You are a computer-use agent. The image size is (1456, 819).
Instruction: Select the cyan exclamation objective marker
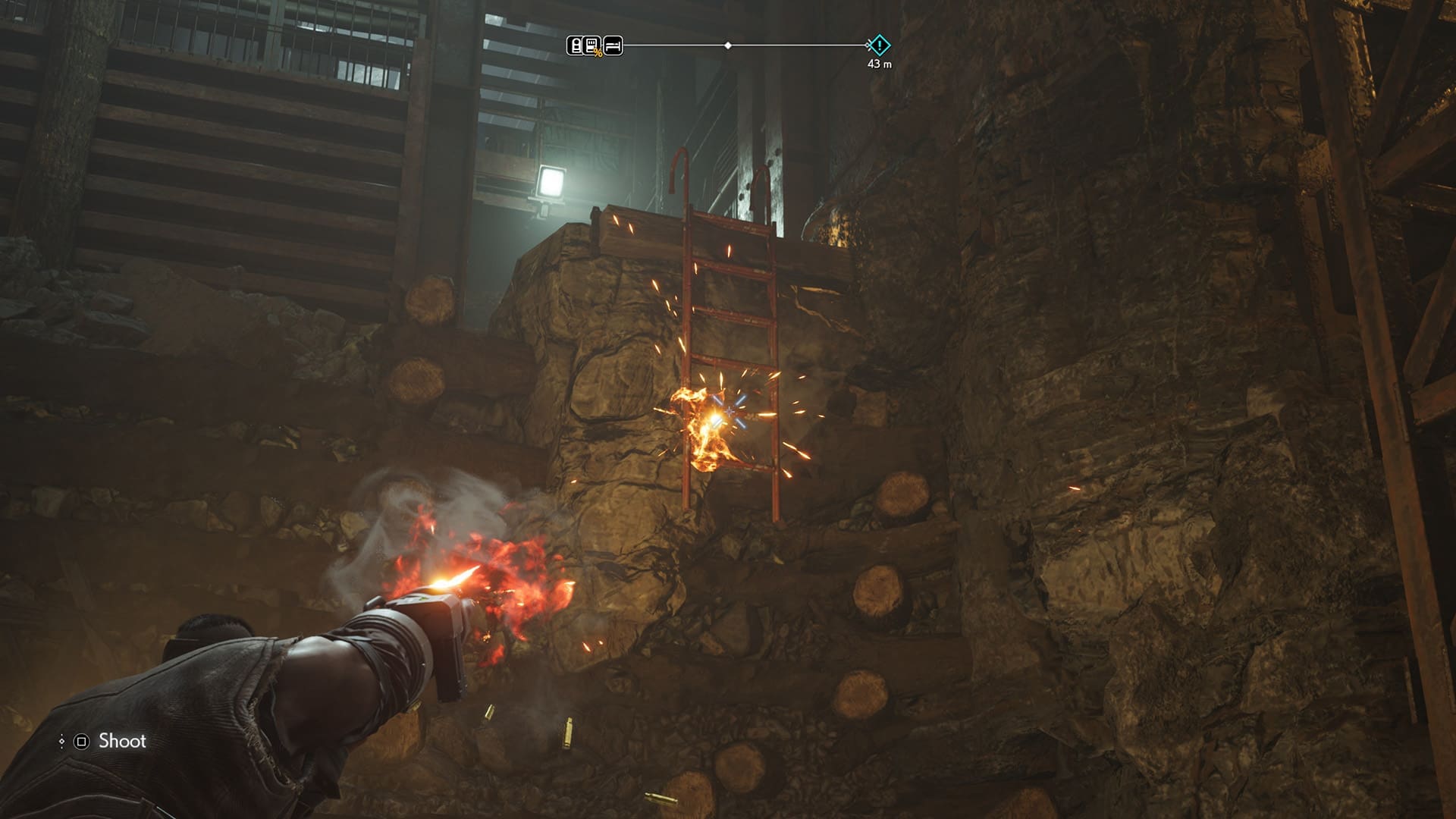[x=879, y=45]
